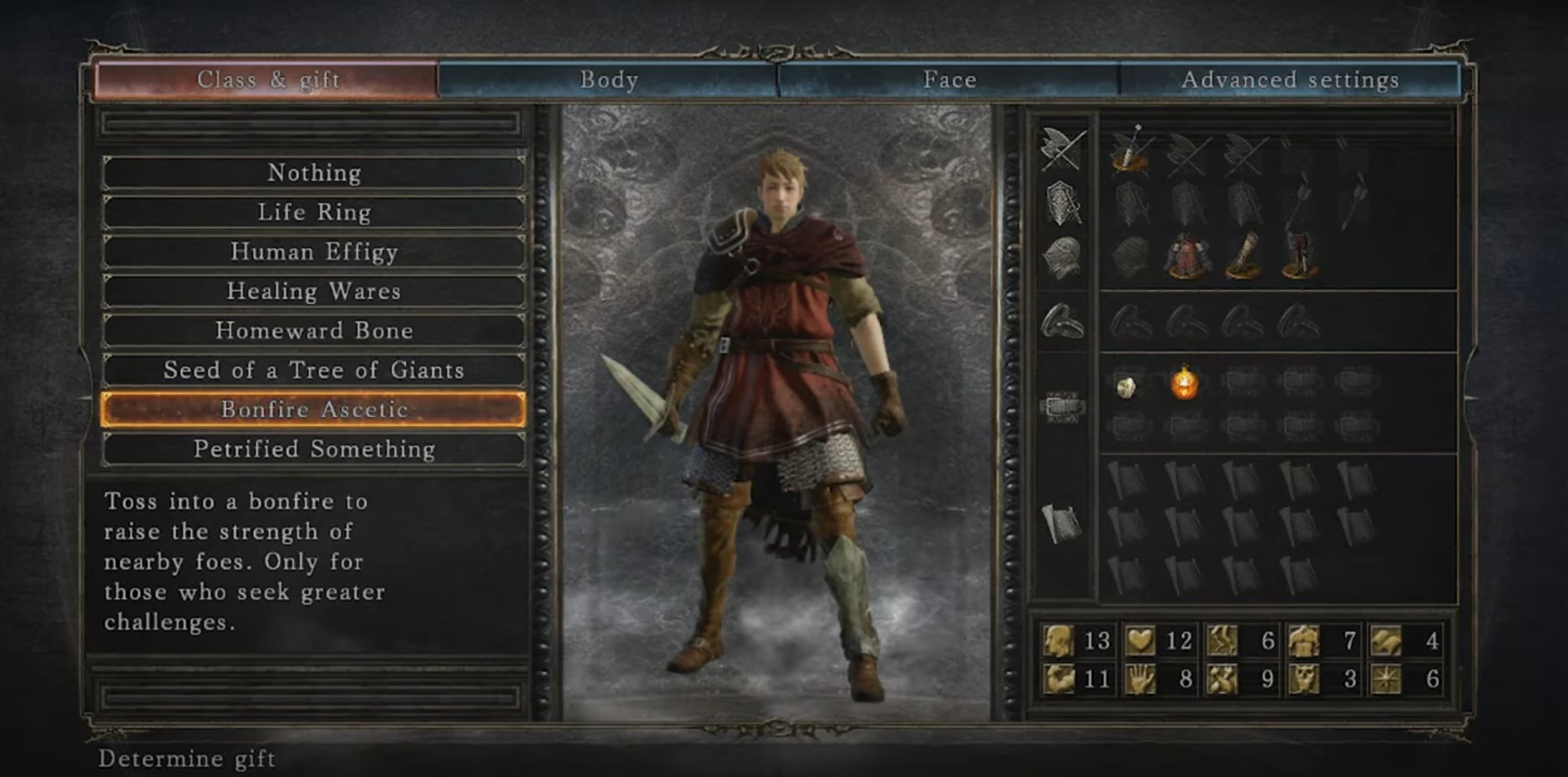Select Homeward Bone from the gift list
The image size is (1568, 777).
(314, 330)
